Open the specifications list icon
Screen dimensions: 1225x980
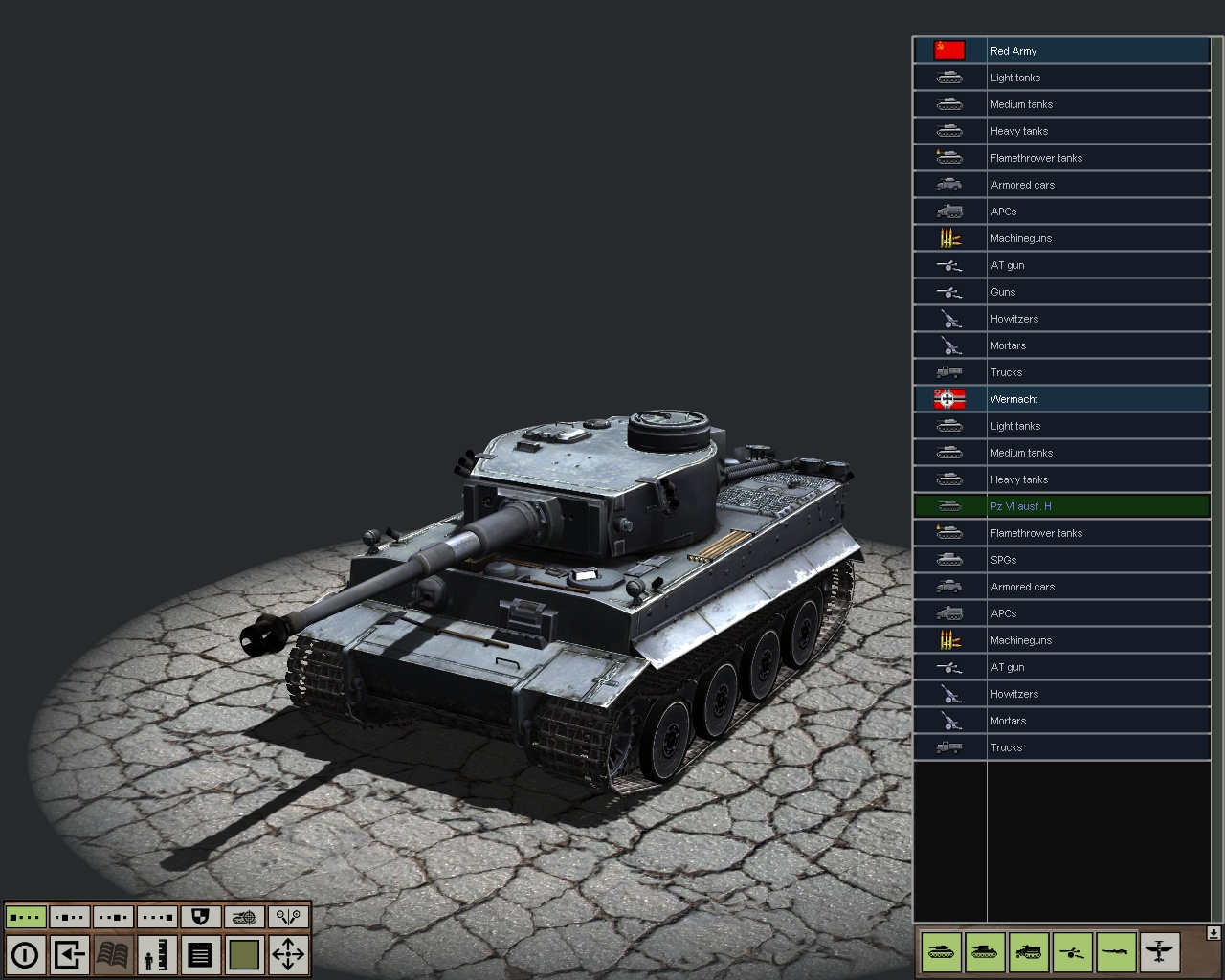click(x=201, y=954)
